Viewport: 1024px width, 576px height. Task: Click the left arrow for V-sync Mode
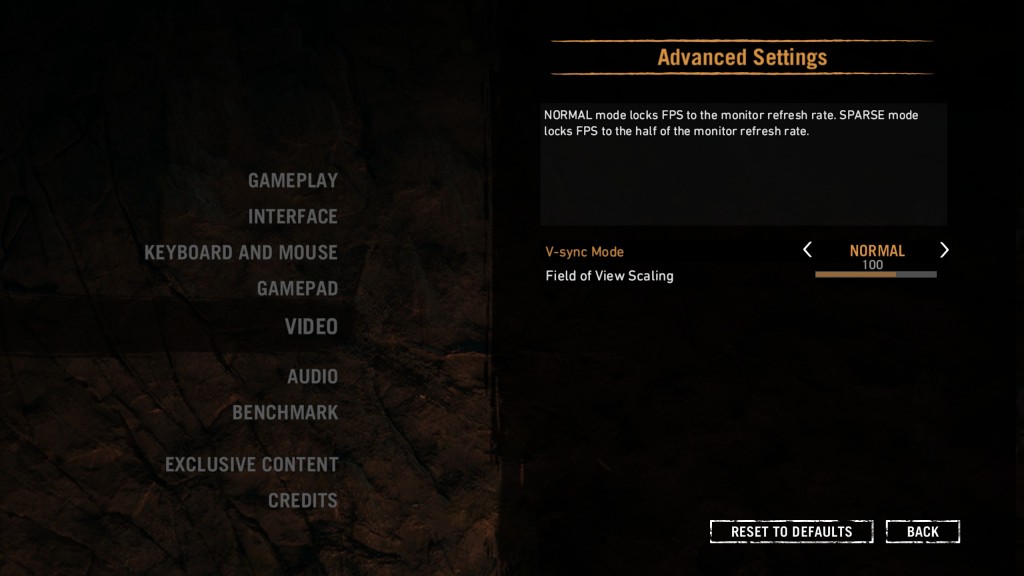[x=808, y=250]
